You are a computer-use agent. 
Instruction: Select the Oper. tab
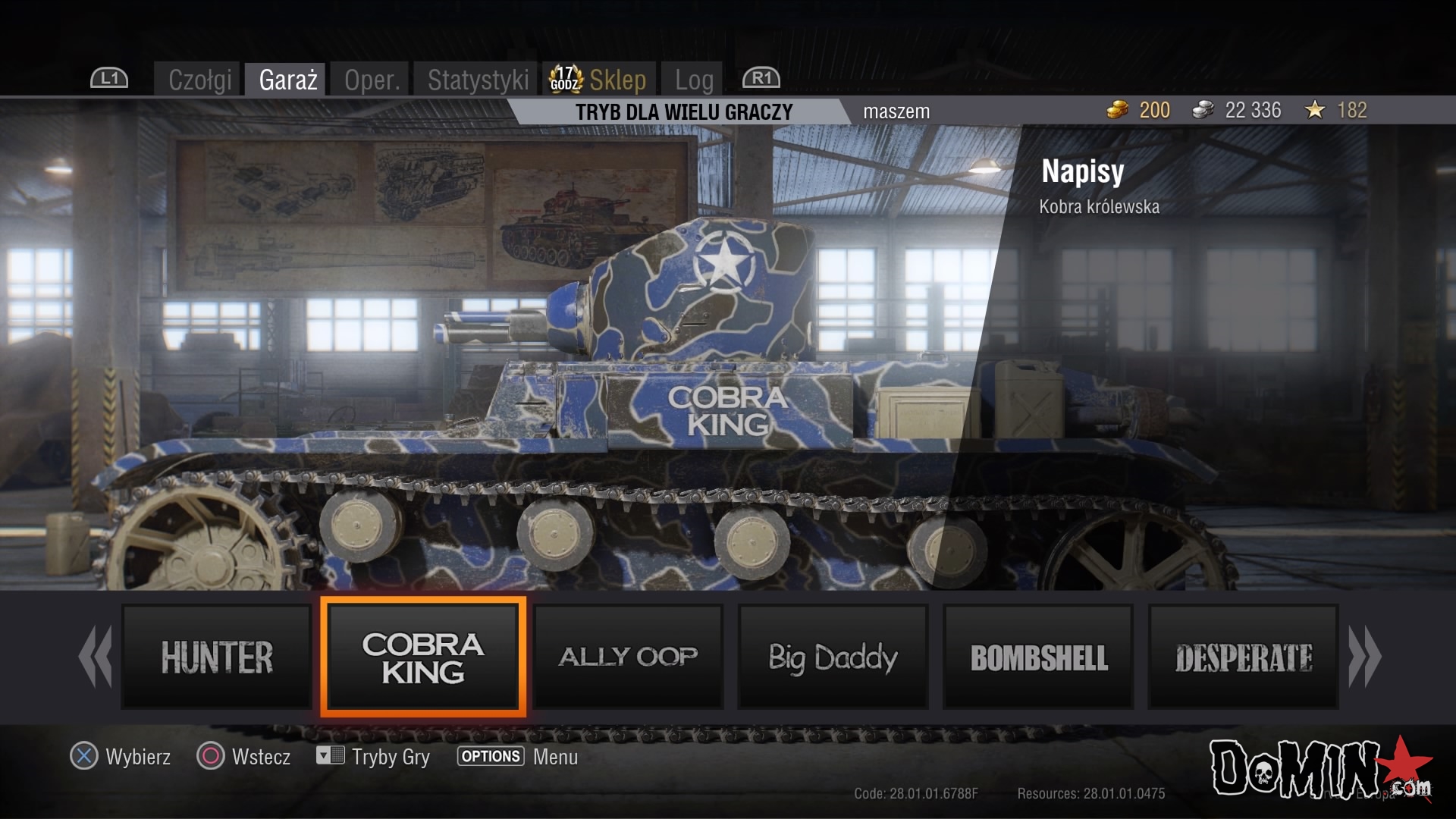click(x=372, y=80)
